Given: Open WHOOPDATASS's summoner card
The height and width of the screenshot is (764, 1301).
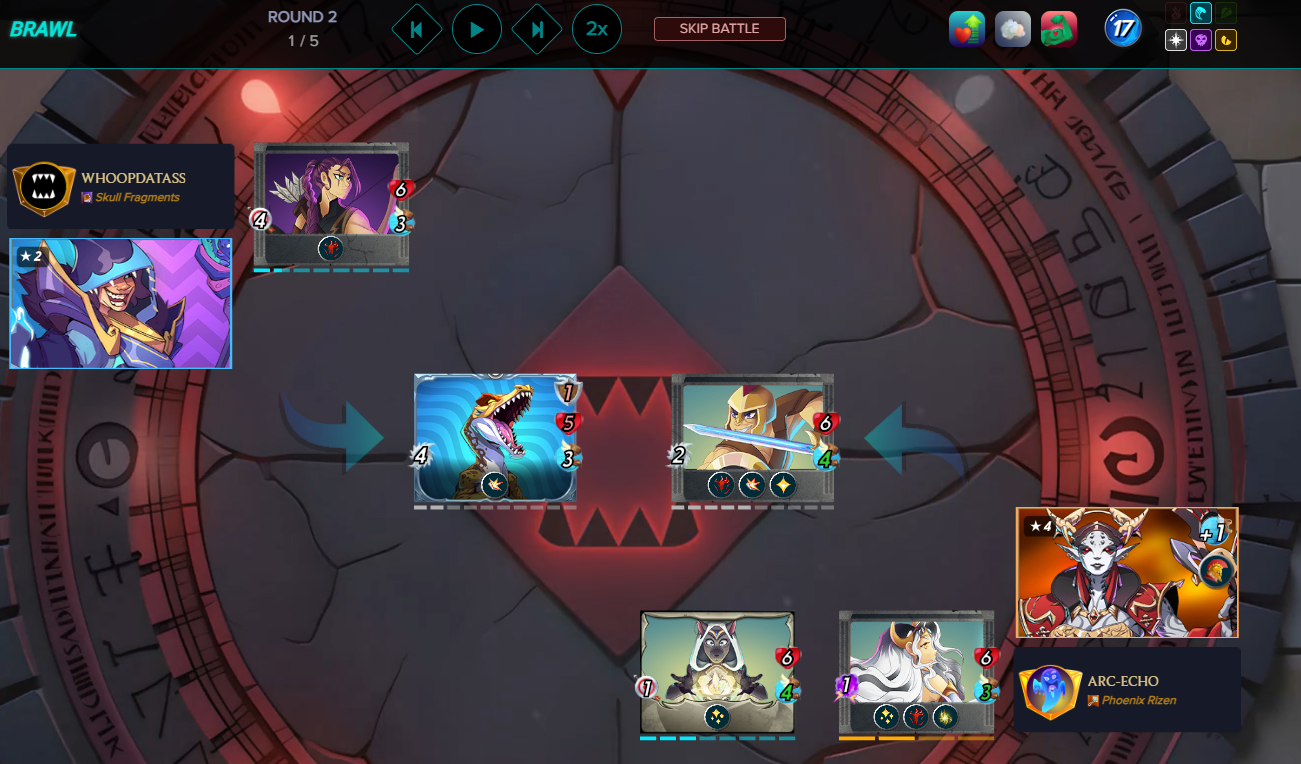Looking at the screenshot, I should [120, 303].
